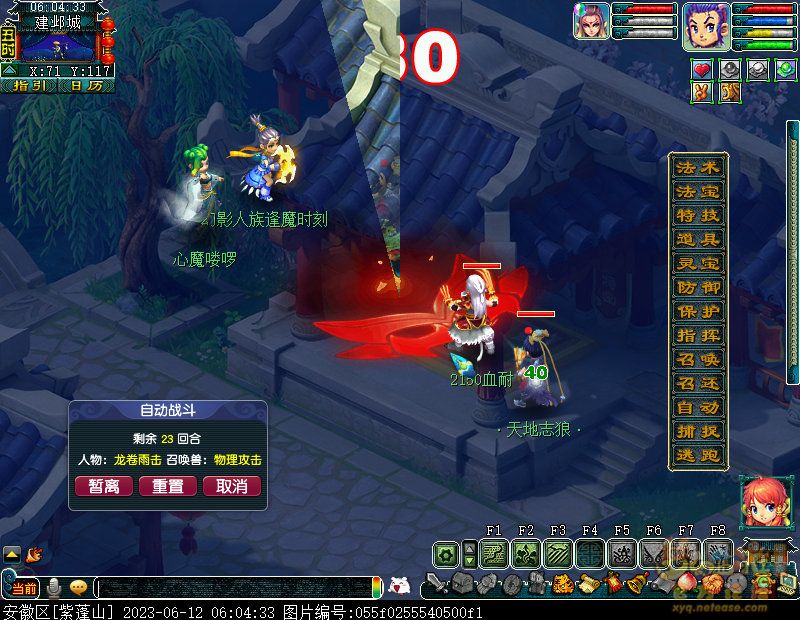Select the 防御 defend command

point(697,288)
